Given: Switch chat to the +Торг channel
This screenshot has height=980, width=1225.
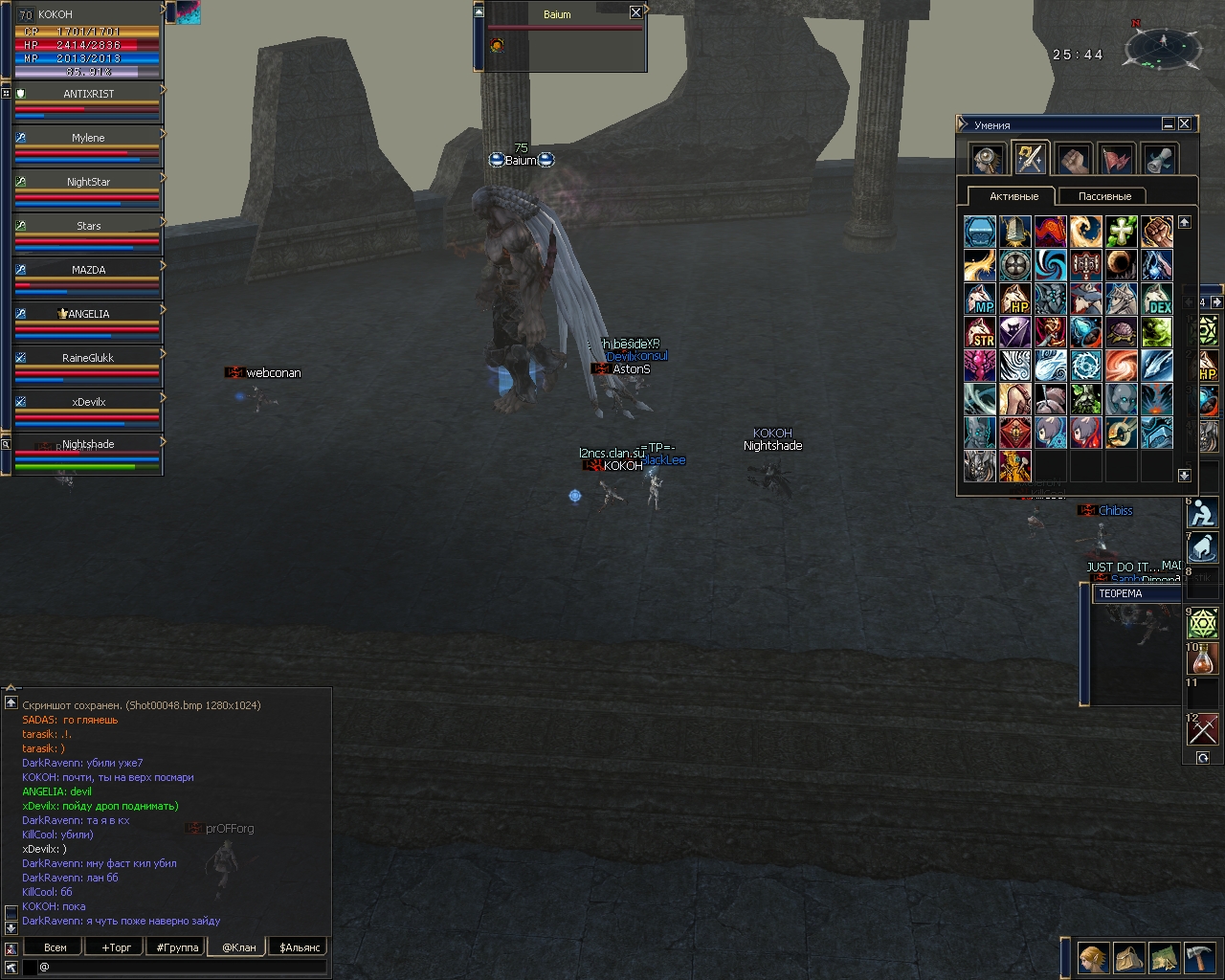Looking at the screenshot, I should pos(117,947).
